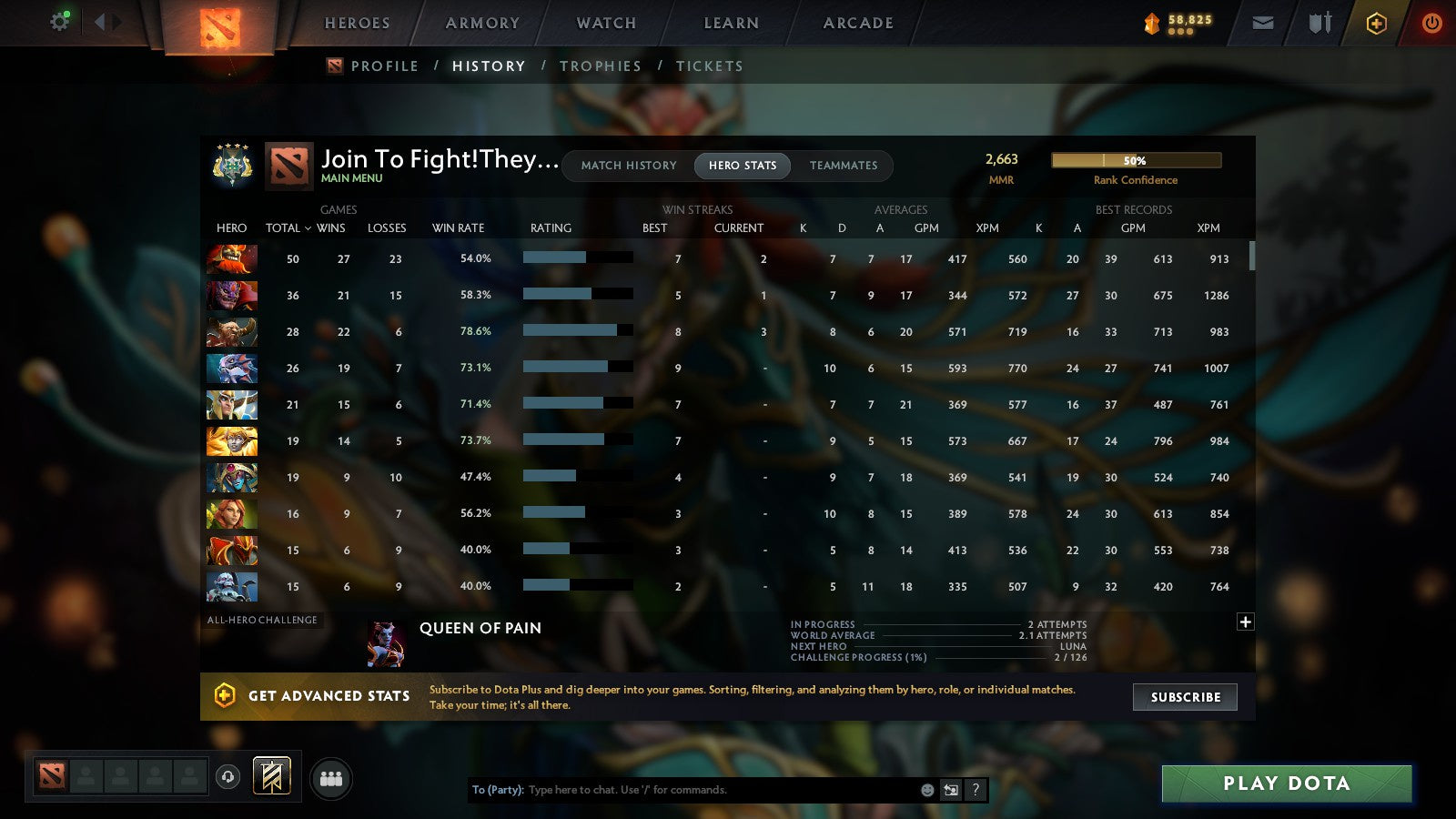Screen dimensions: 1456x819
Task: Open the battle pass emblem above the chat
Action: (270, 773)
